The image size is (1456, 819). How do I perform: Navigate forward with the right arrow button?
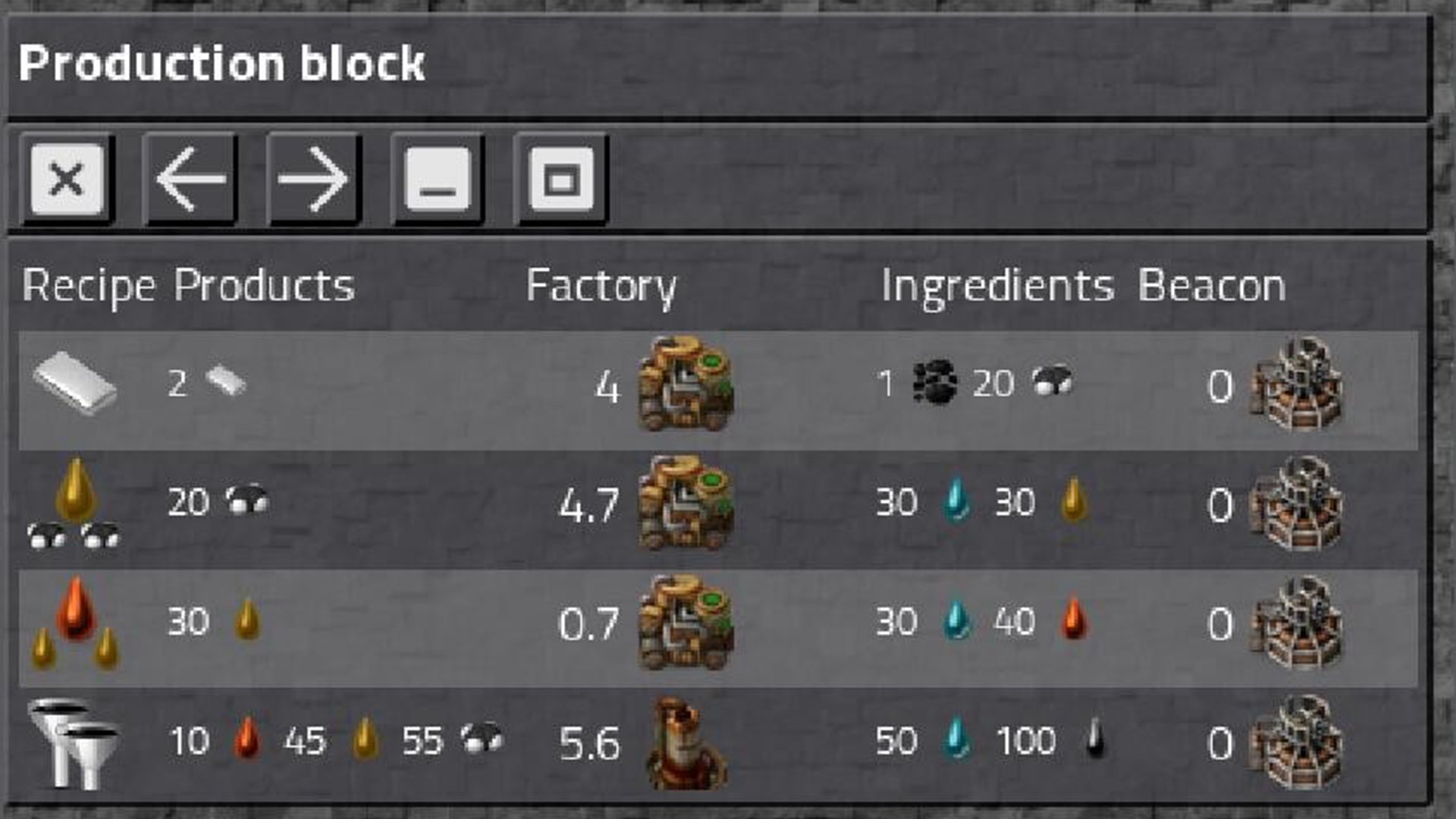tap(313, 180)
